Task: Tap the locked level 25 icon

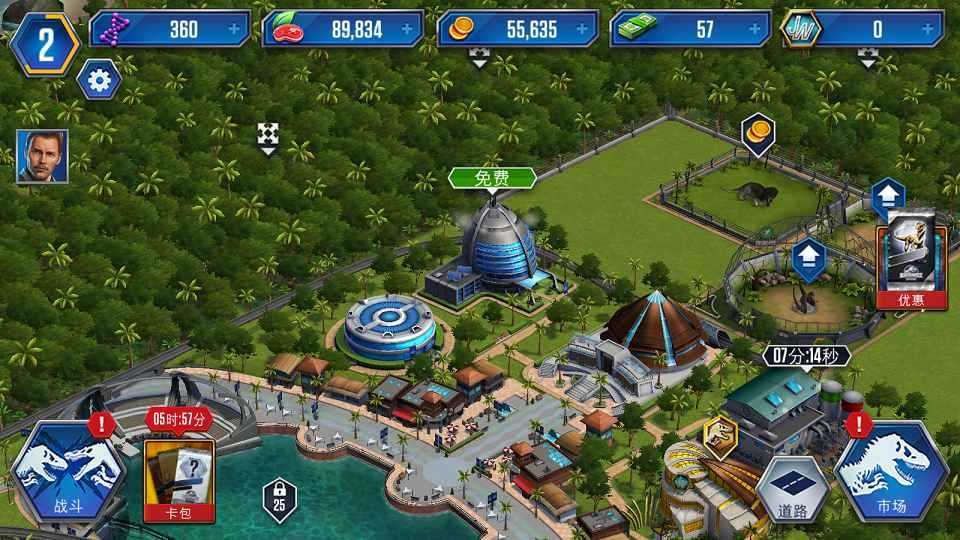Action: [x=277, y=496]
